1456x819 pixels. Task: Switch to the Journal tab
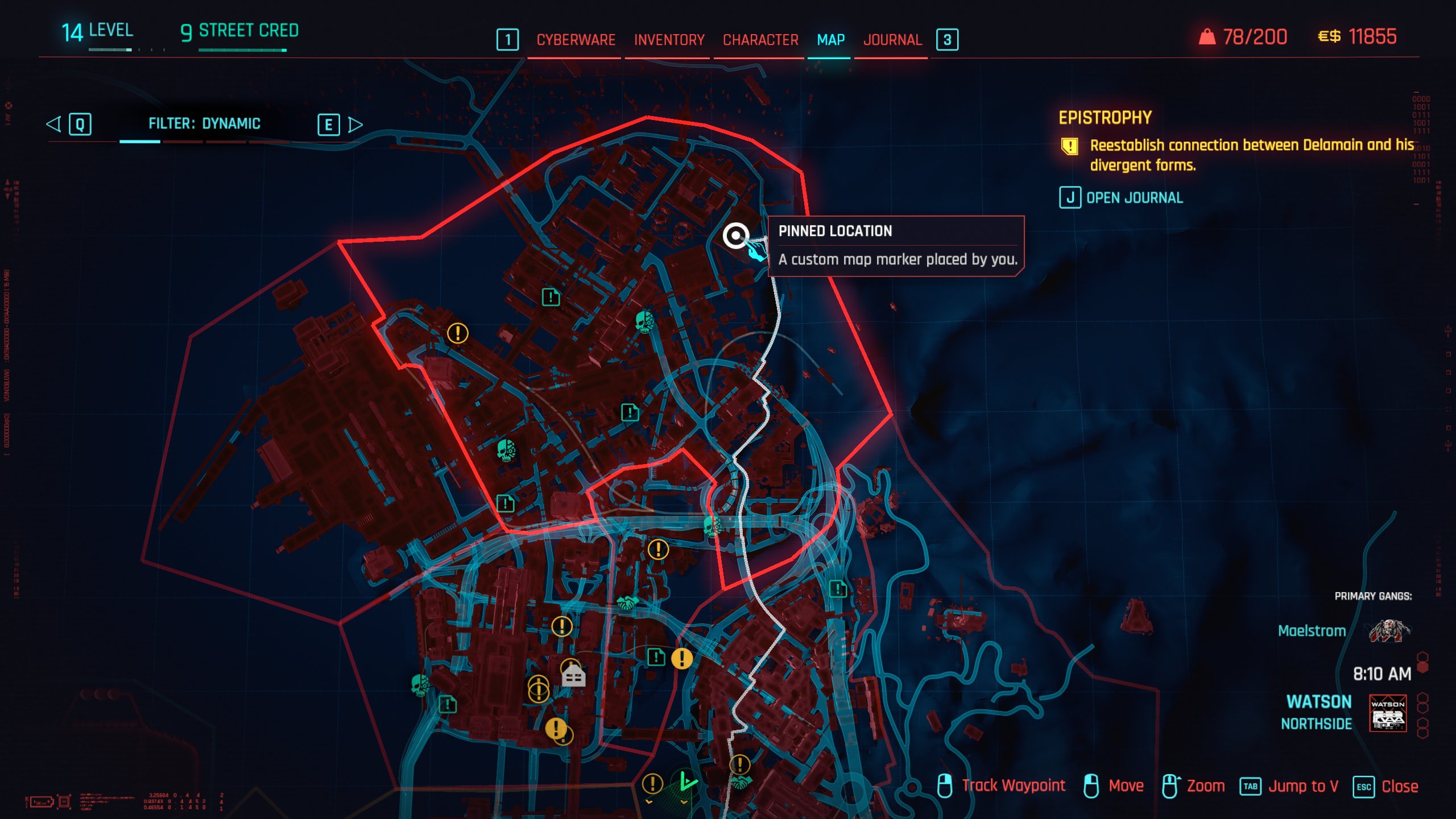click(892, 40)
